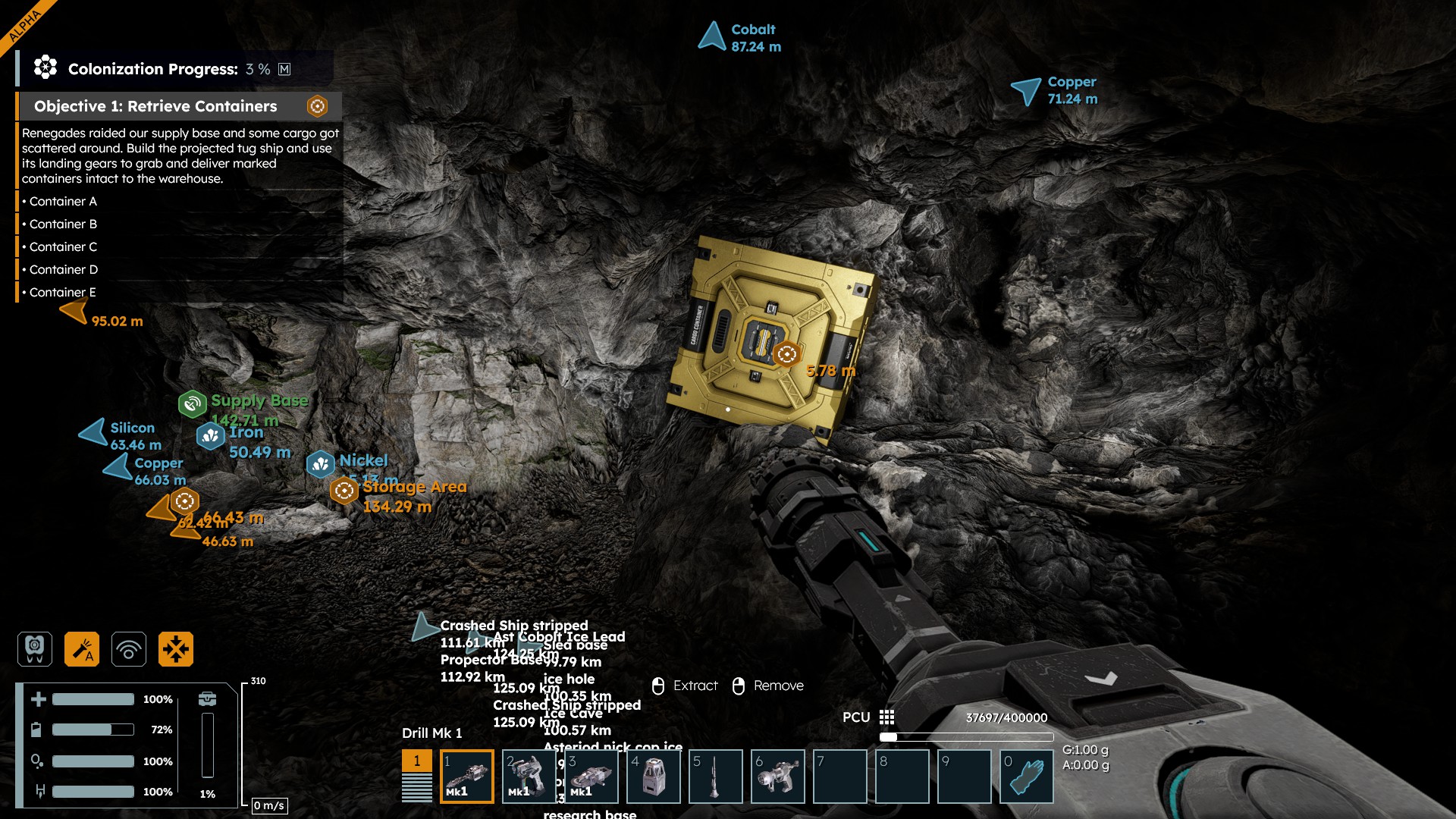
Task: Toggle the broadcast signal icon
Action: (129, 649)
